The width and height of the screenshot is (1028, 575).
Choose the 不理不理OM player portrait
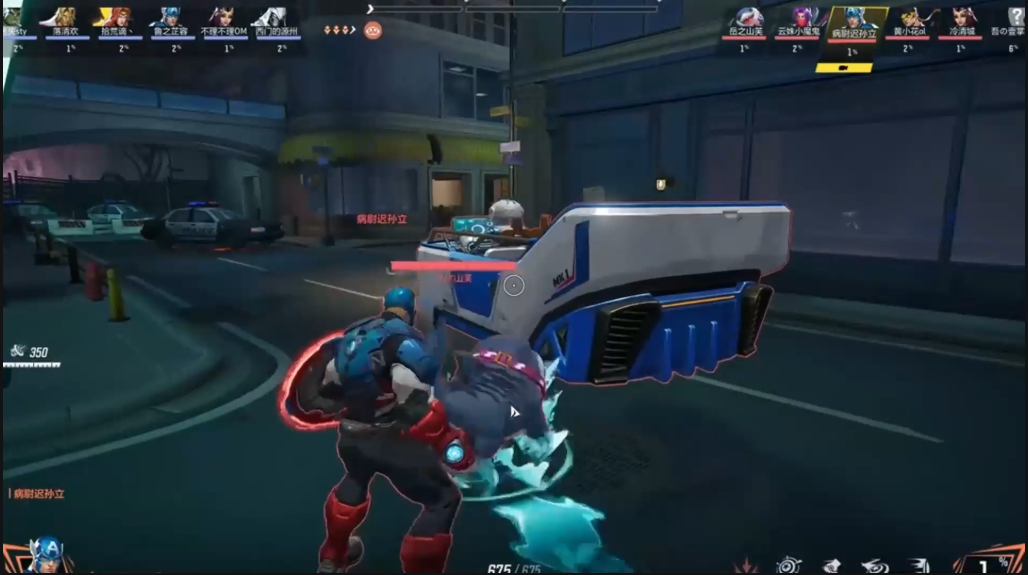point(222,17)
